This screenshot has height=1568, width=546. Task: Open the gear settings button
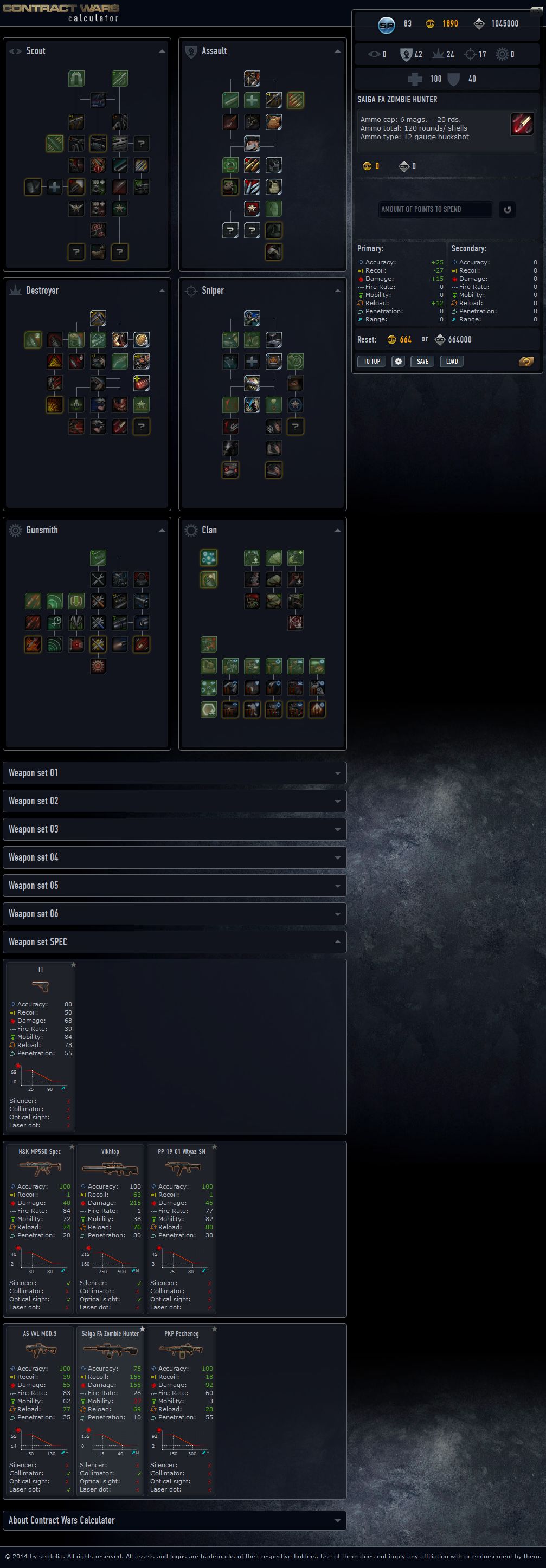[398, 361]
